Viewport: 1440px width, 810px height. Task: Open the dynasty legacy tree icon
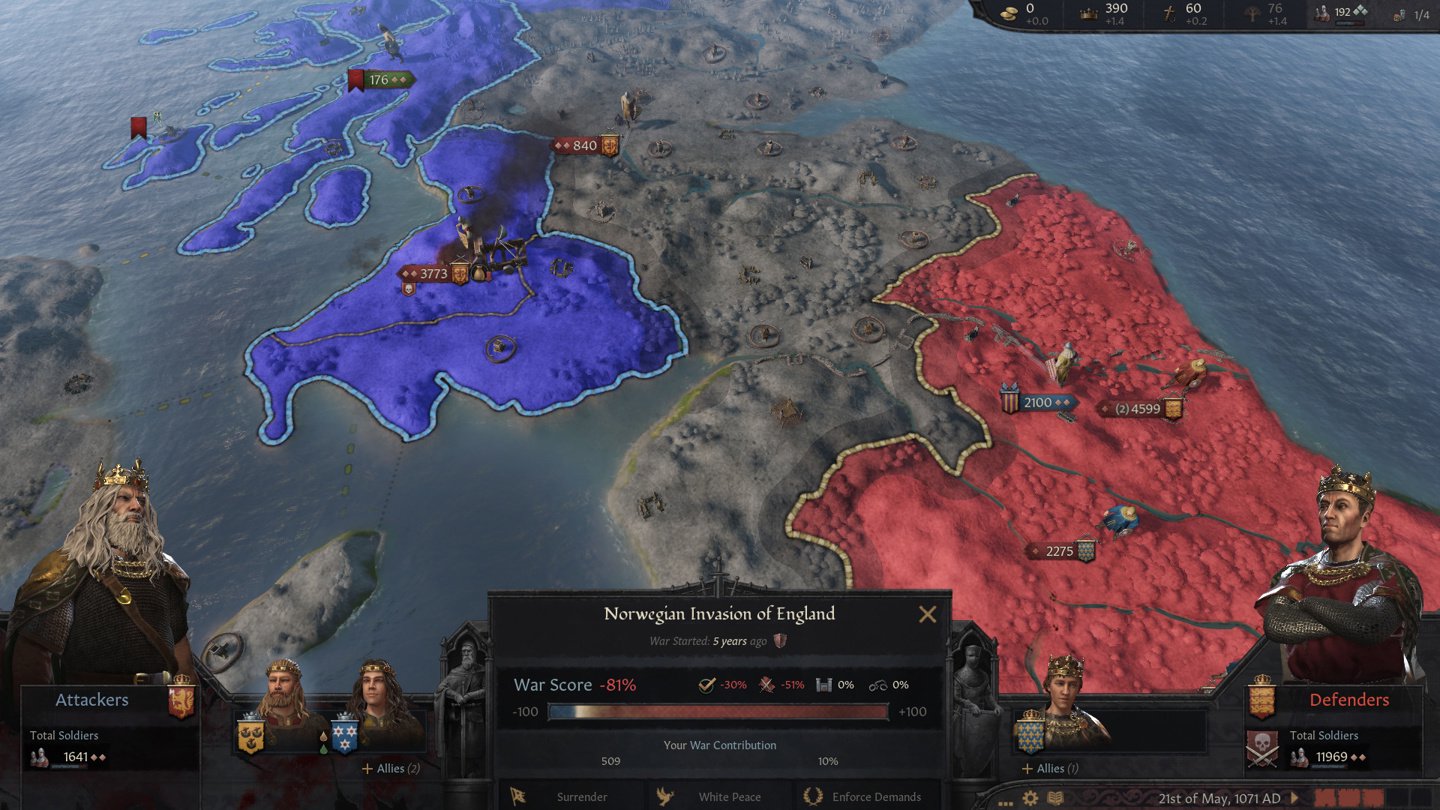click(1251, 13)
